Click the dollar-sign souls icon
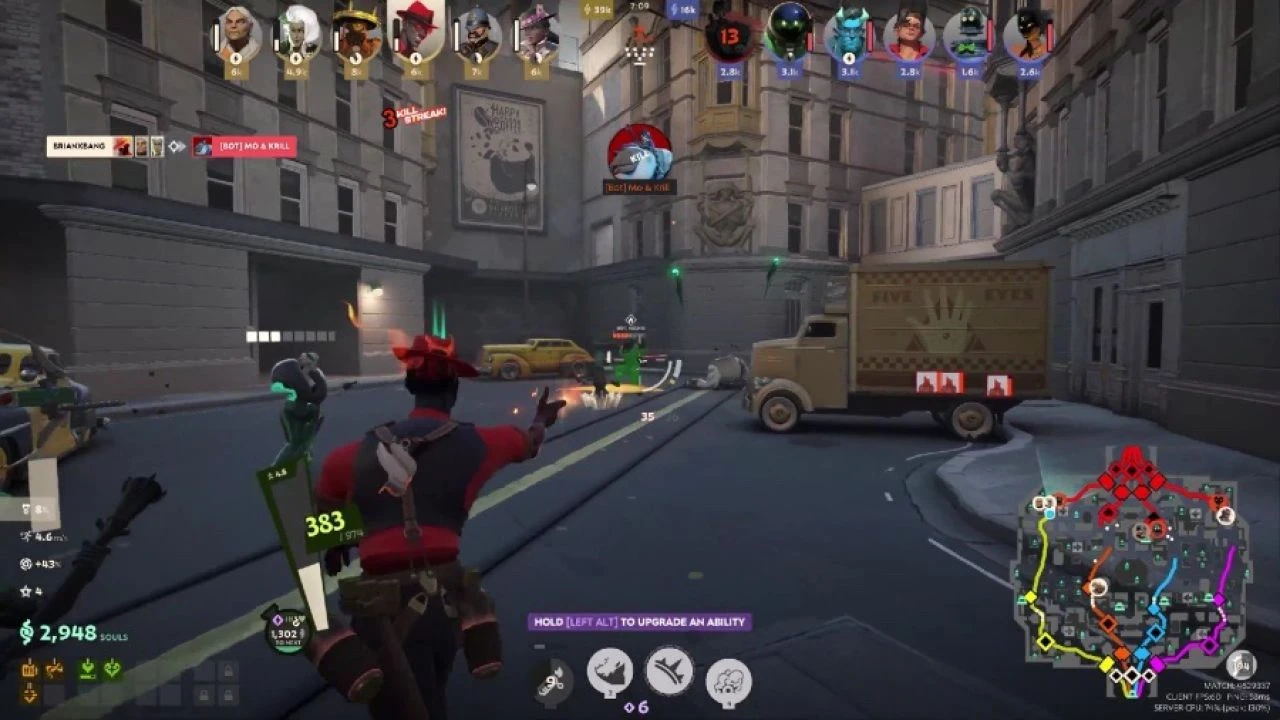 pos(27,632)
